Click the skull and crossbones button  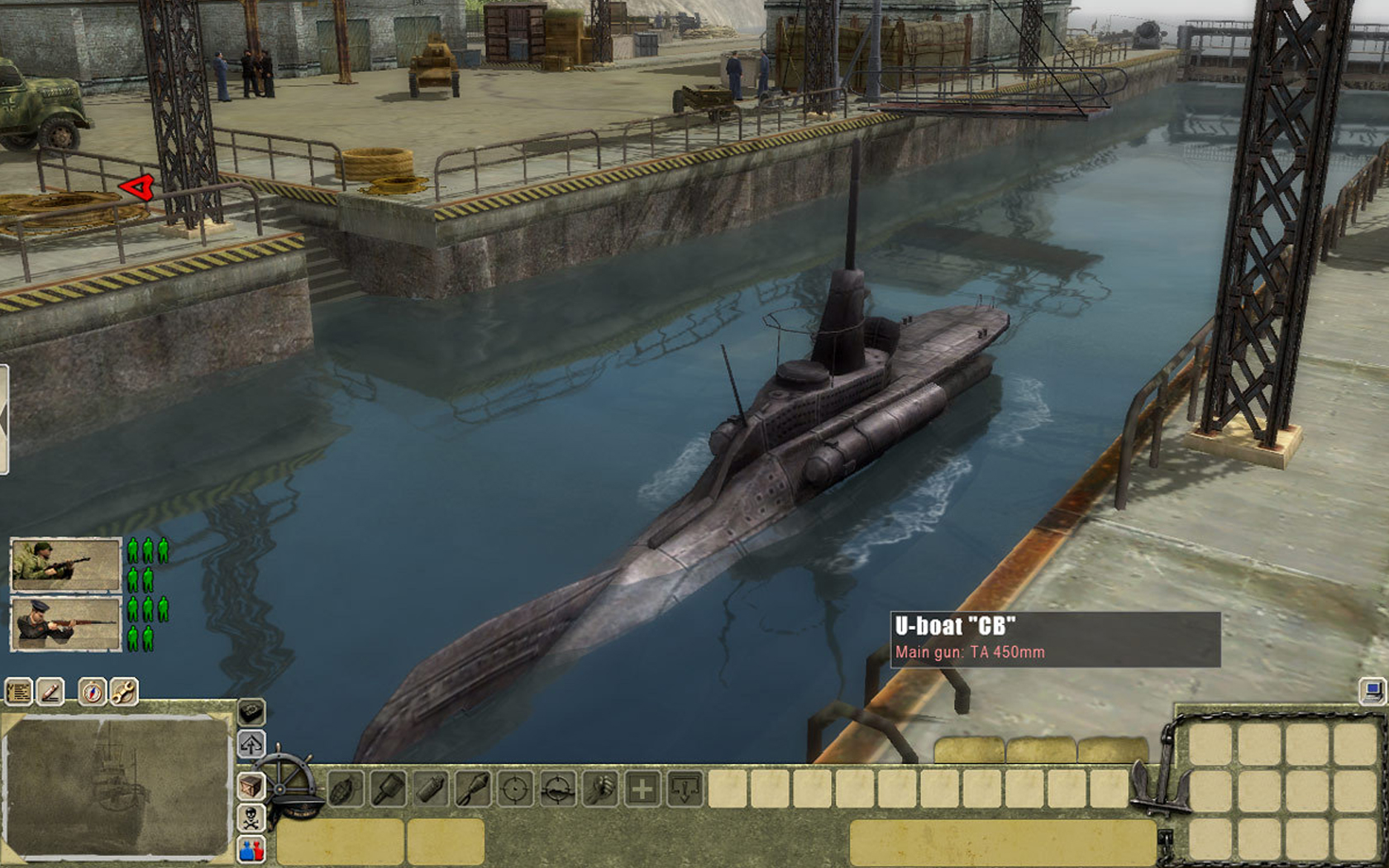coord(251,818)
